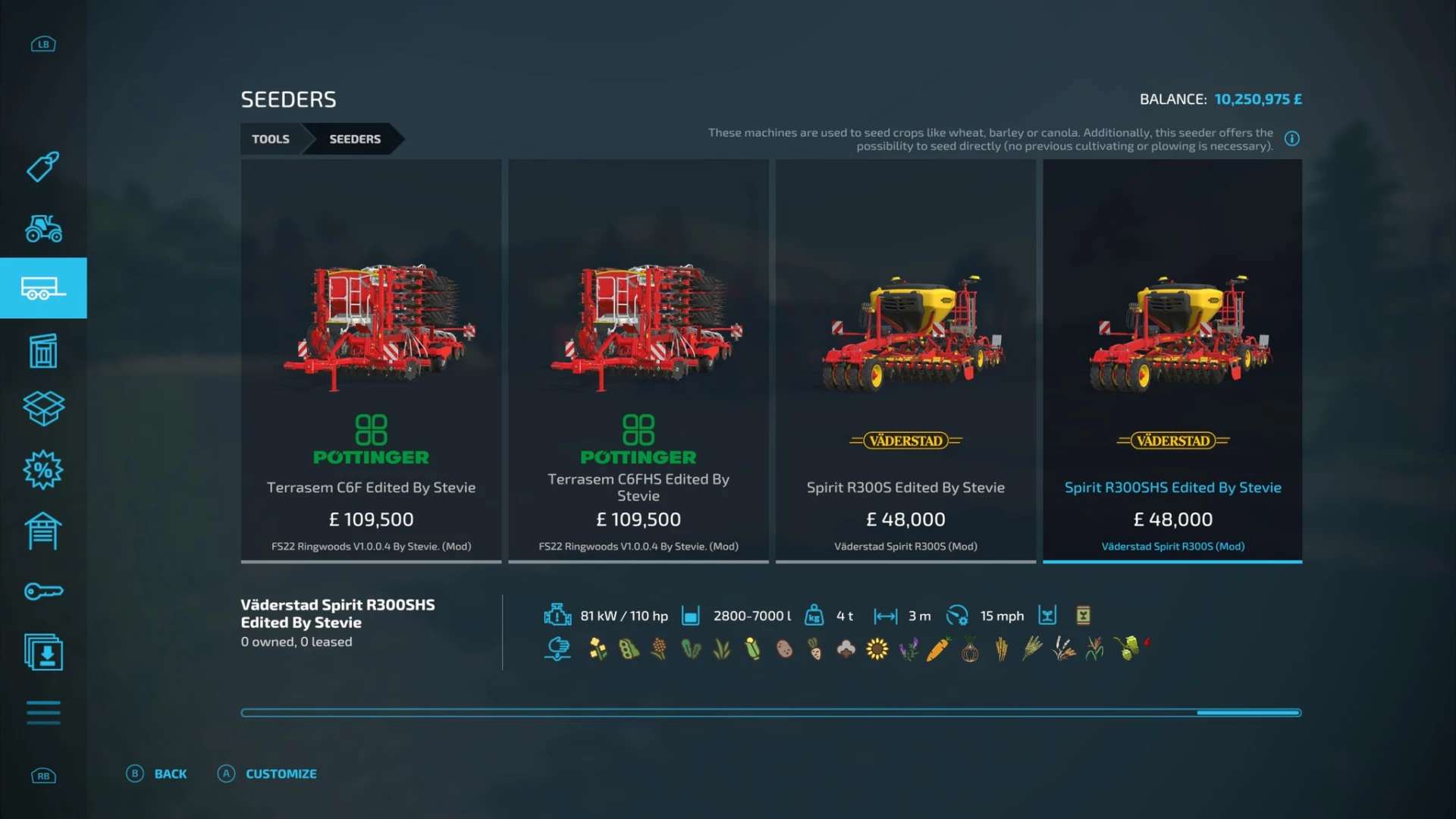1456x819 pixels.
Task: Open the three-line list menu icon
Action: click(43, 713)
